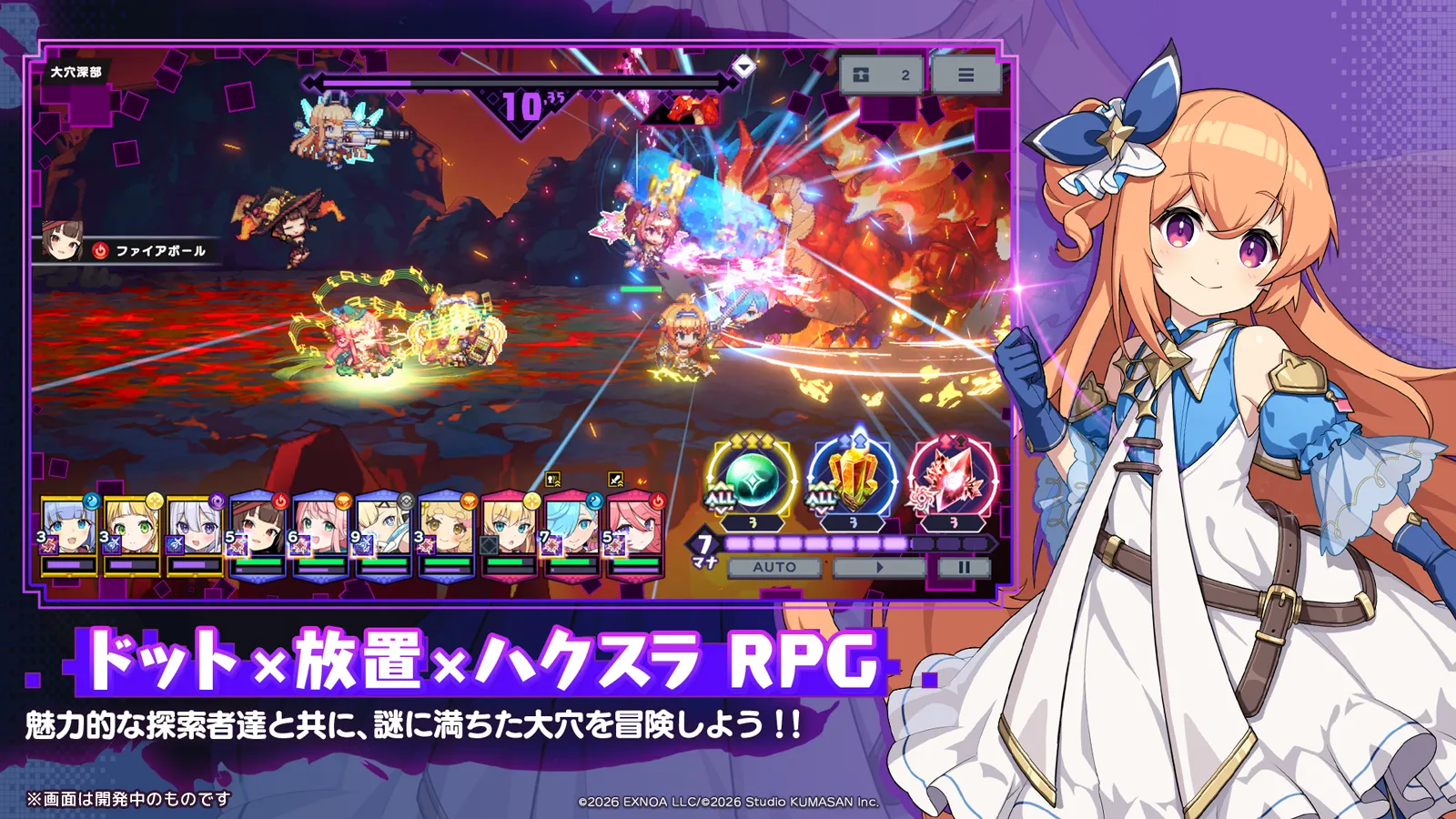
Task: Select the blue water element badge on first portrait
Action: (x=92, y=500)
